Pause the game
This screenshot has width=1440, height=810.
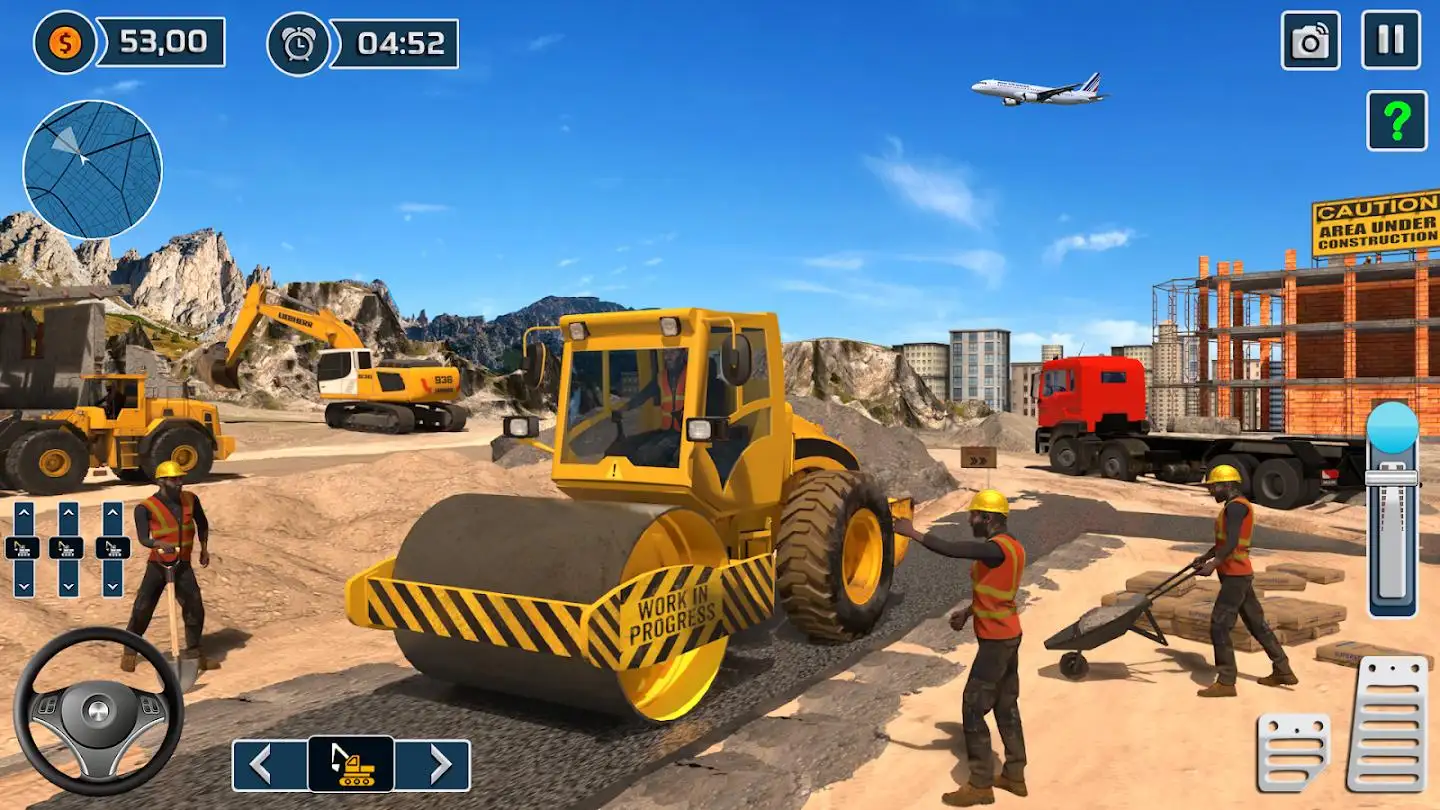1391,40
